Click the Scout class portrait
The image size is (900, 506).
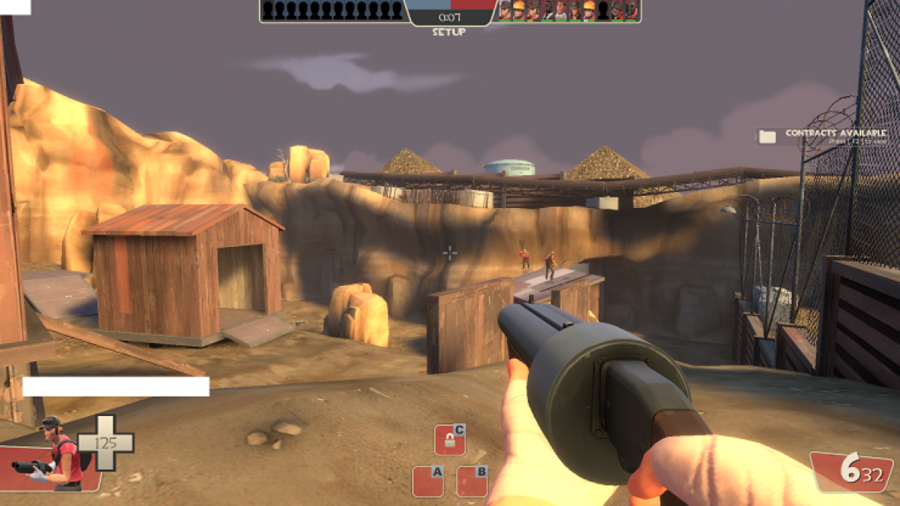click(x=57, y=453)
